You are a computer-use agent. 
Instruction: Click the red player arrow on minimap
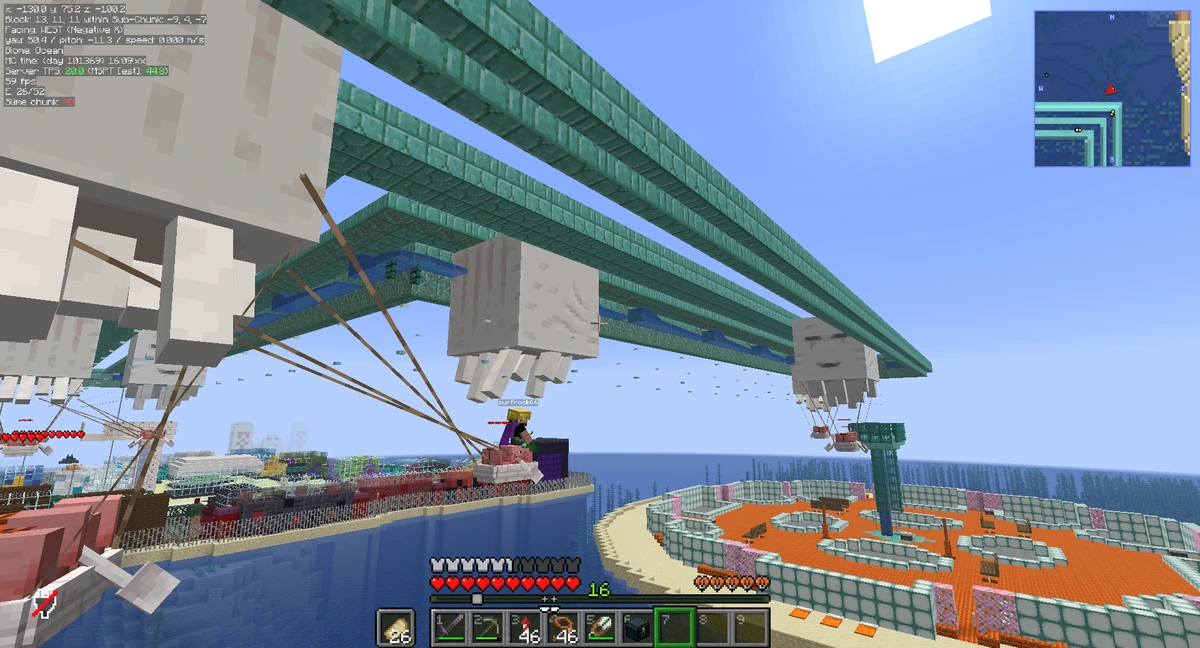point(1110,90)
